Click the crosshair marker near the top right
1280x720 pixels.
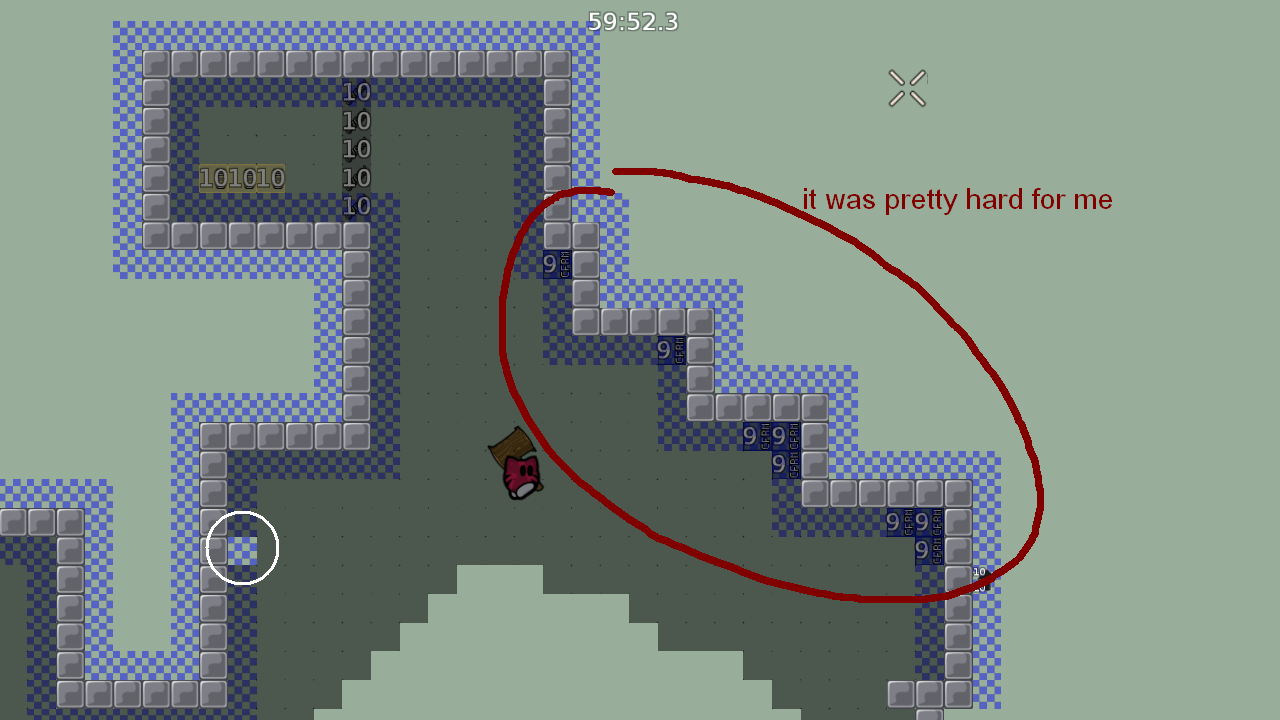907,87
